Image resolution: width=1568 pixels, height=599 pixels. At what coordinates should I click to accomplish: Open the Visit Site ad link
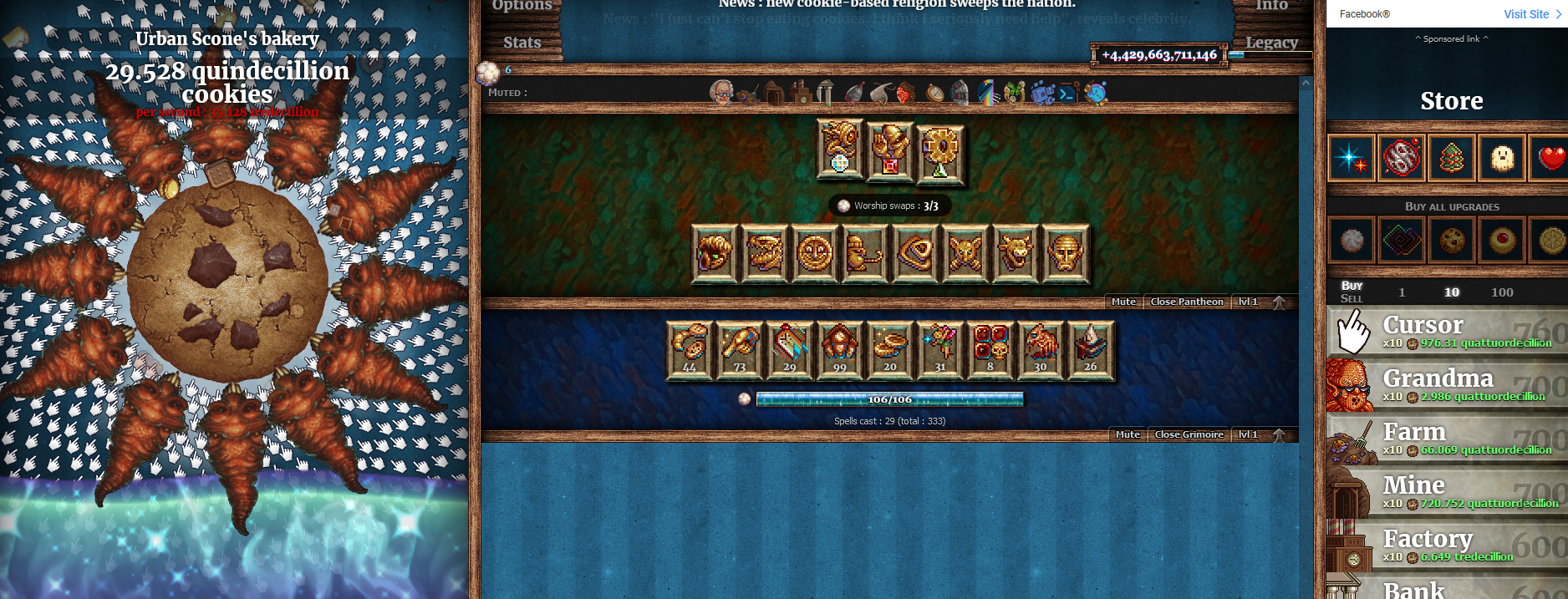(x=1531, y=14)
